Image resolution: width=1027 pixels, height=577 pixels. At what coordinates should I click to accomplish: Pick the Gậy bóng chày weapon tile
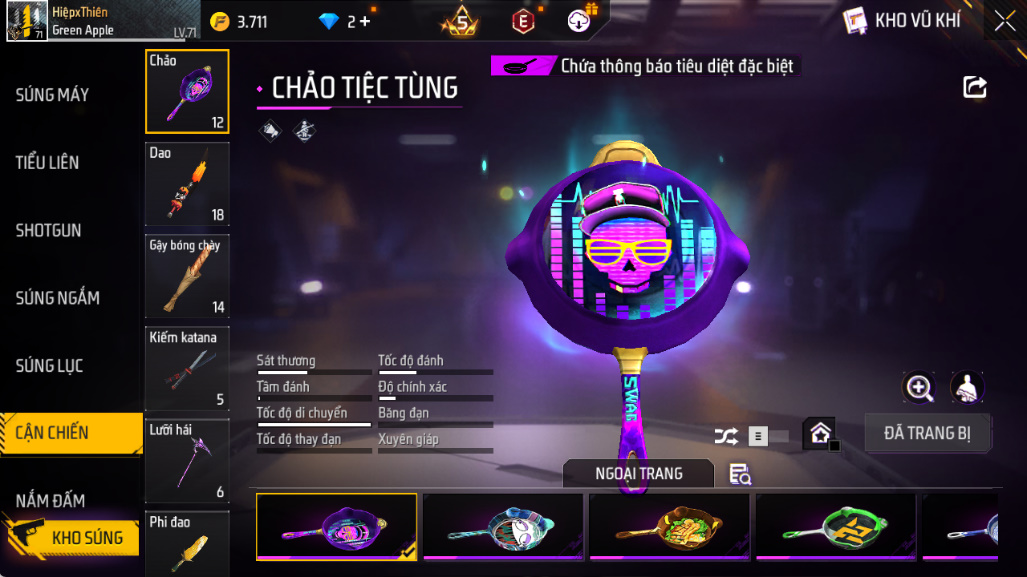(x=187, y=276)
